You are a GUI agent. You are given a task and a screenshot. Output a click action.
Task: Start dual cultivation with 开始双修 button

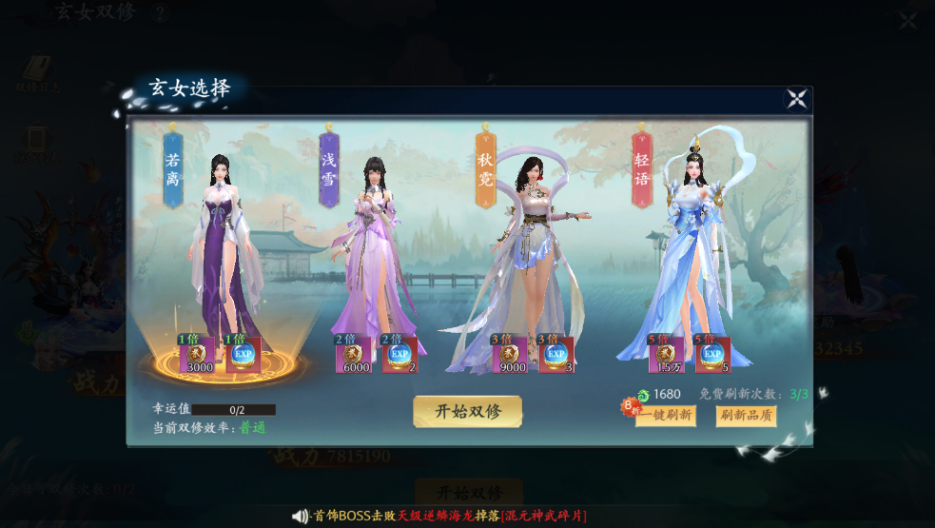(467, 411)
